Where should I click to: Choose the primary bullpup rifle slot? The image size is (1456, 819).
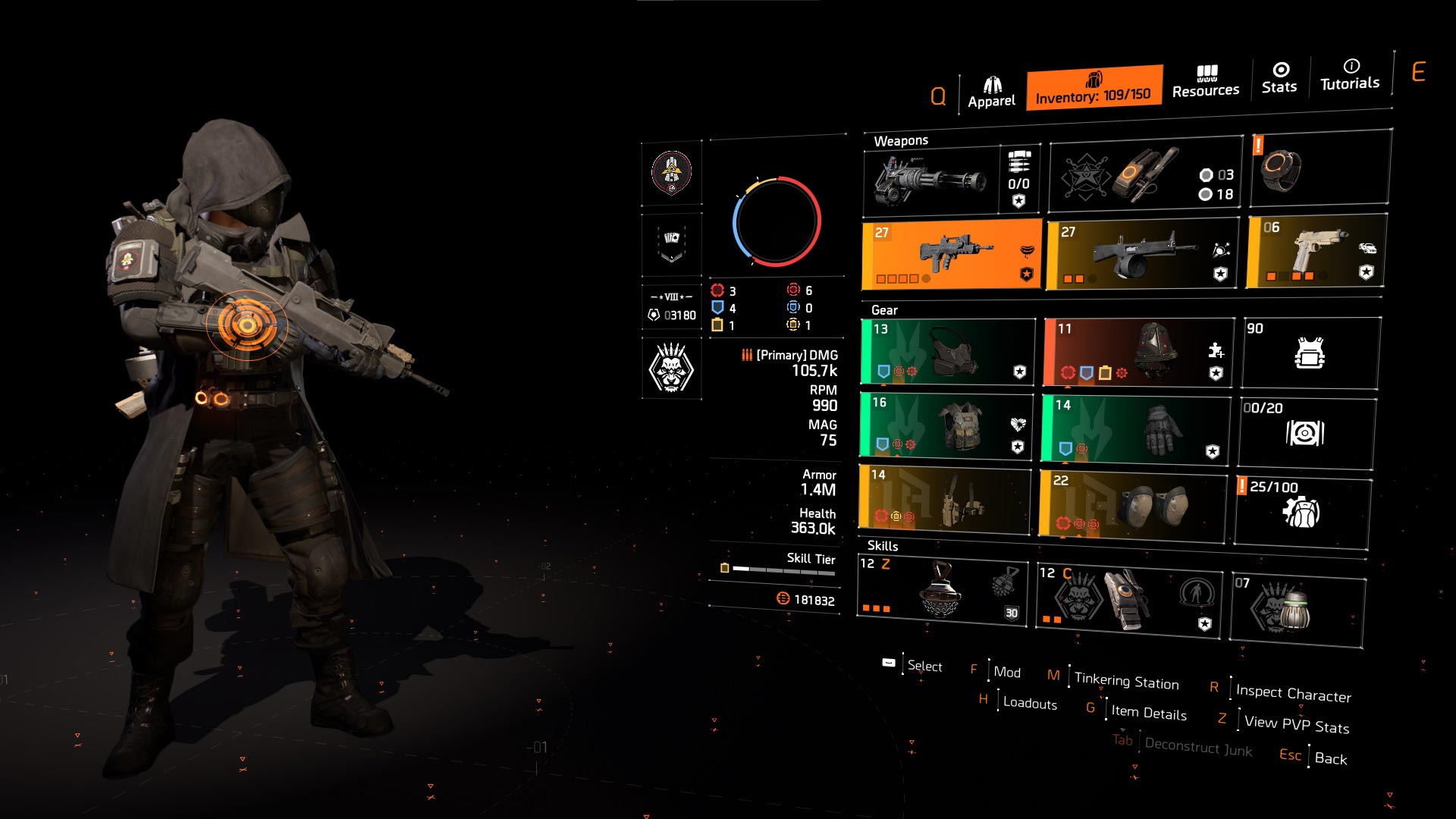[951, 255]
